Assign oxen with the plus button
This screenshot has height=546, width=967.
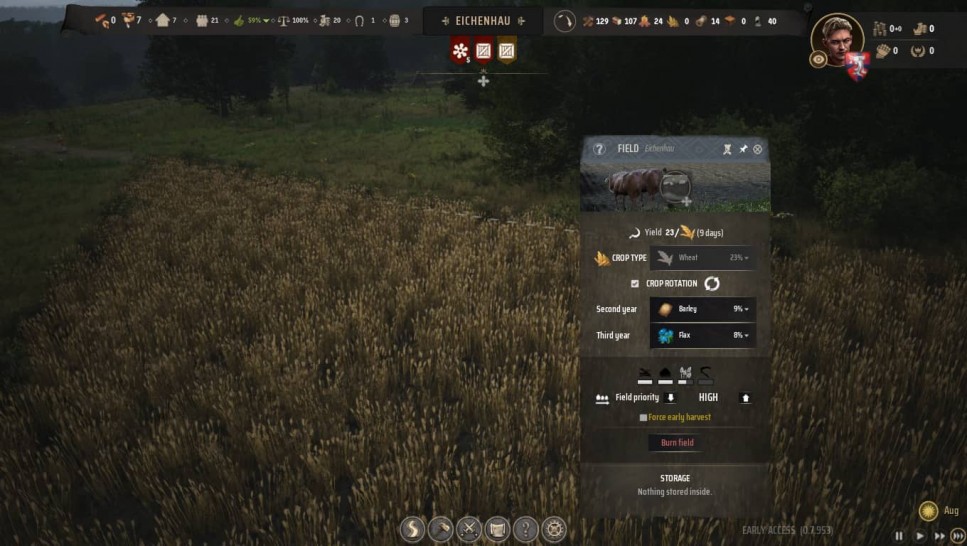[x=686, y=201]
